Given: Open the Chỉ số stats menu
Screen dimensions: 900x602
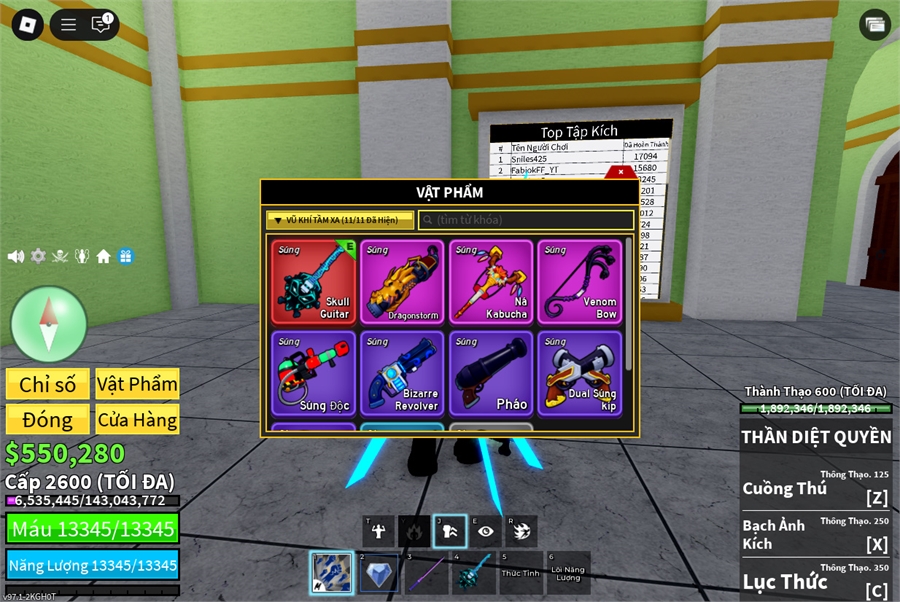Looking at the screenshot, I should pos(48,384).
